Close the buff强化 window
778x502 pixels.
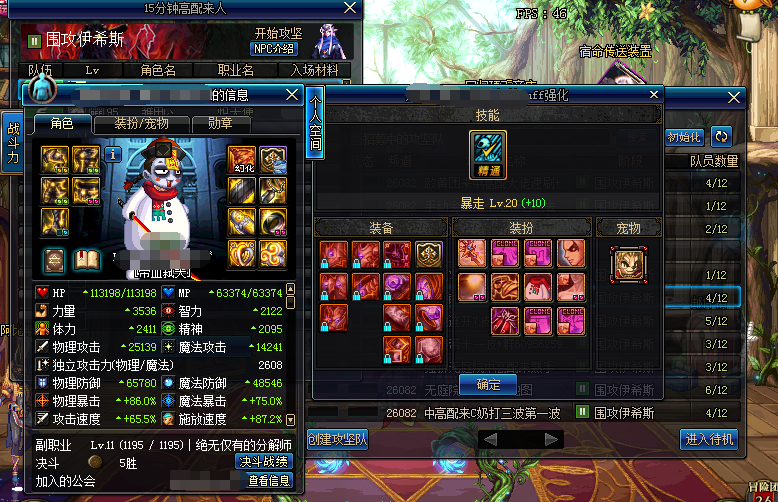(x=654, y=95)
